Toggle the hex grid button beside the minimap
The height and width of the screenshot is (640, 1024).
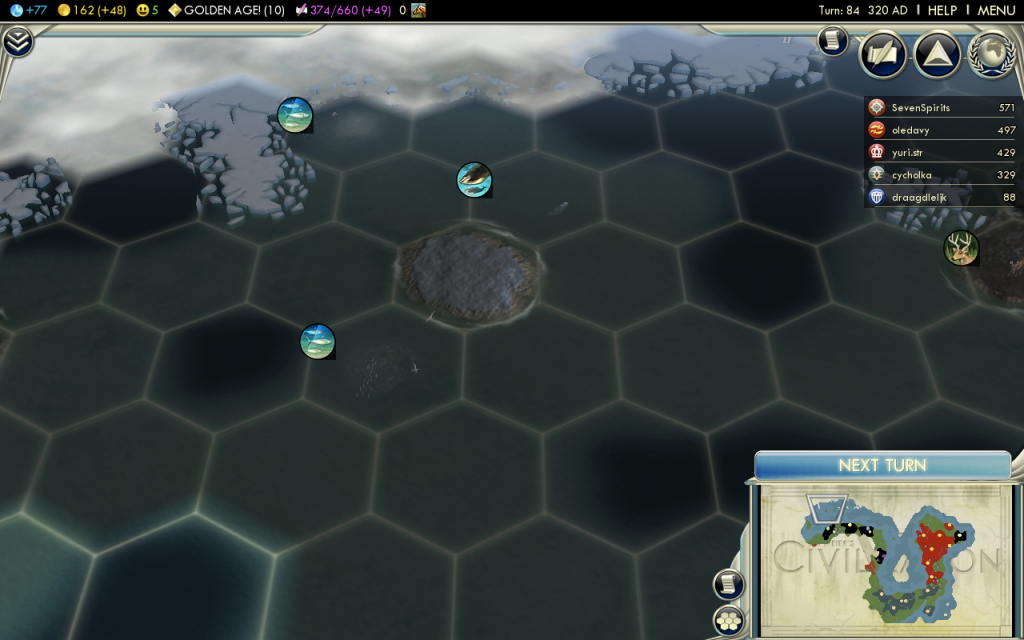pos(727,621)
